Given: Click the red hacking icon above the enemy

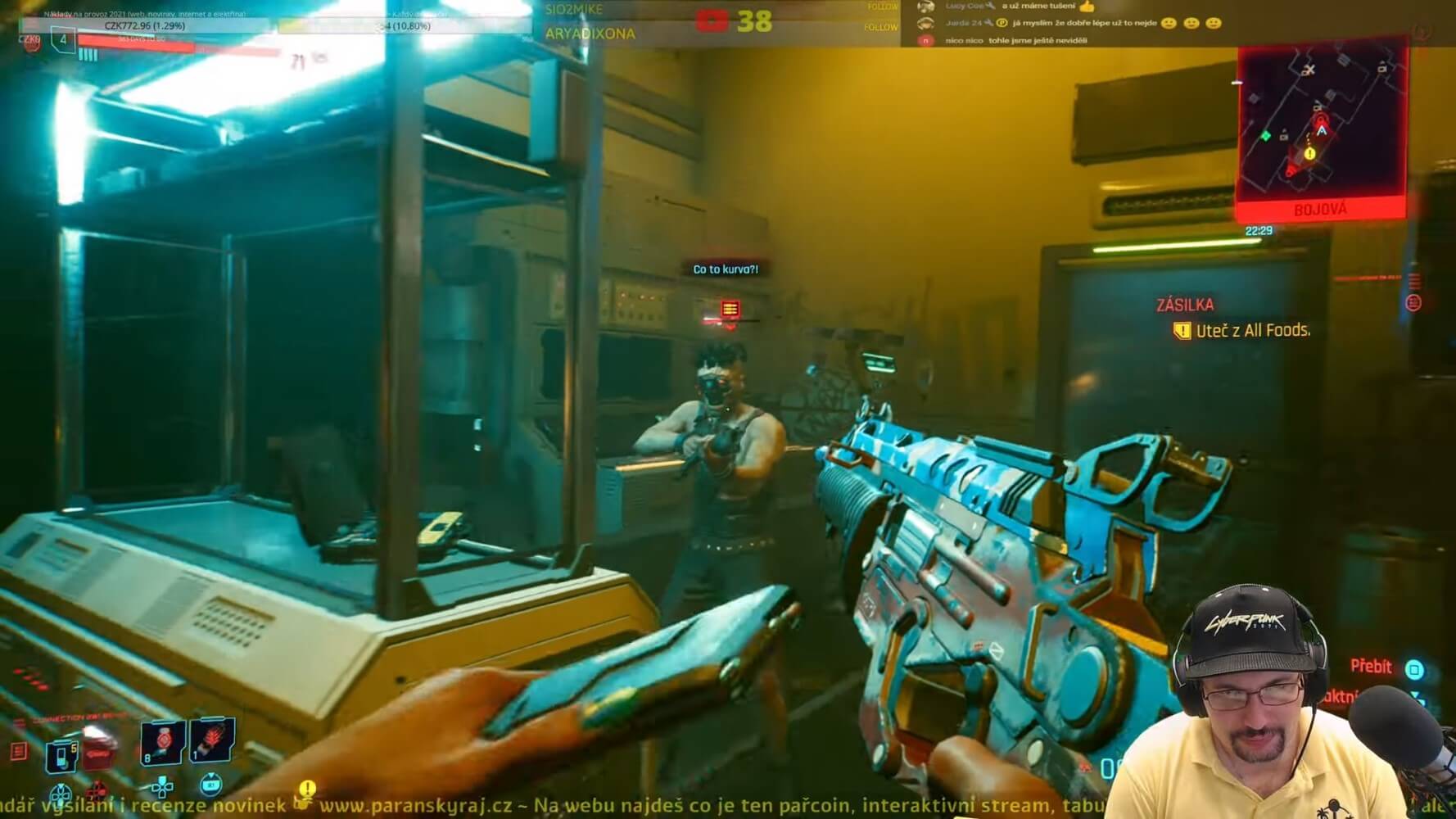Looking at the screenshot, I should pos(730,309).
